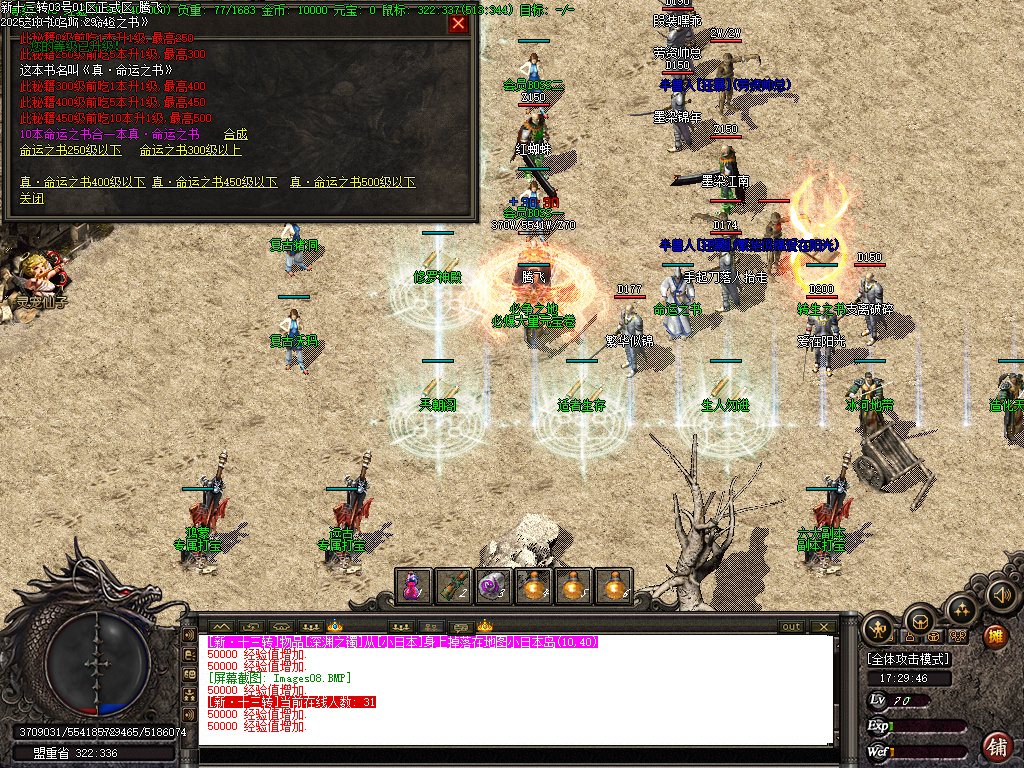This screenshot has height=768, width=1024.
Task: Use the purple swirl item in hotbar slot 3
Action: 493,586
